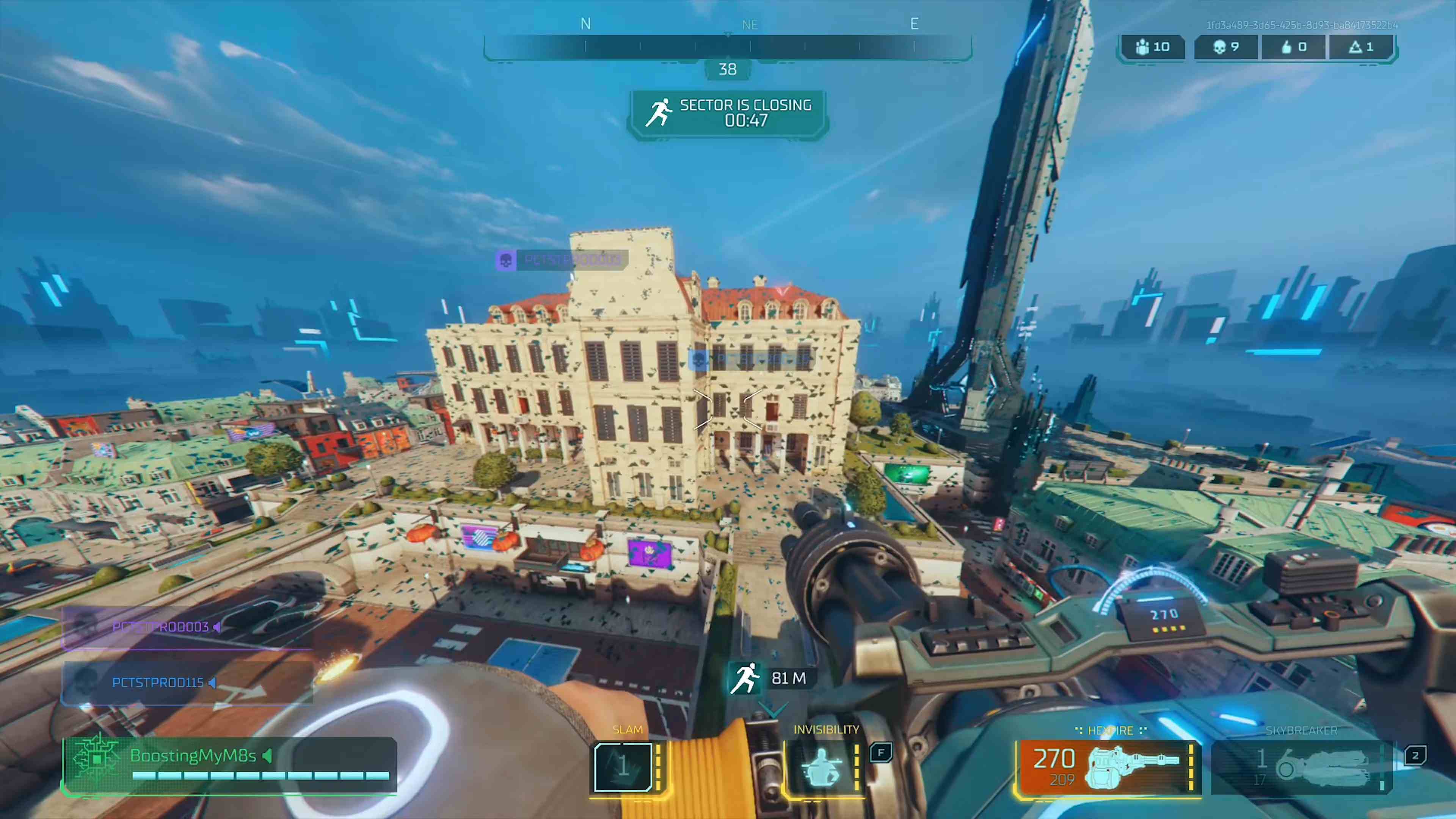Image resolution: width=1456 pixels, height=819 pixels.
Task: Click the compass heading bar
Action: pos(728,47)
